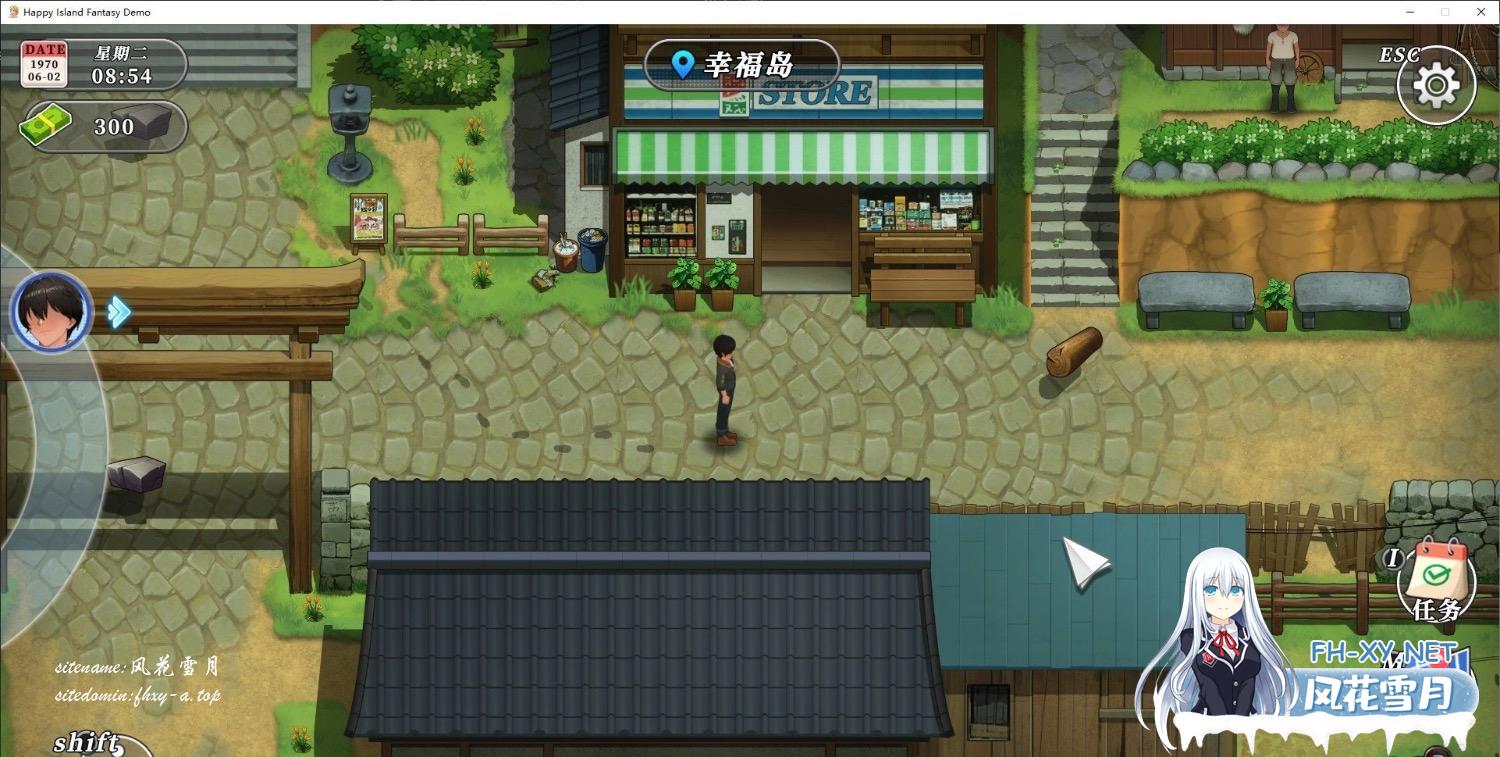Minimize the game window
Screen dimensions: 1500x757
point(1410,12)
